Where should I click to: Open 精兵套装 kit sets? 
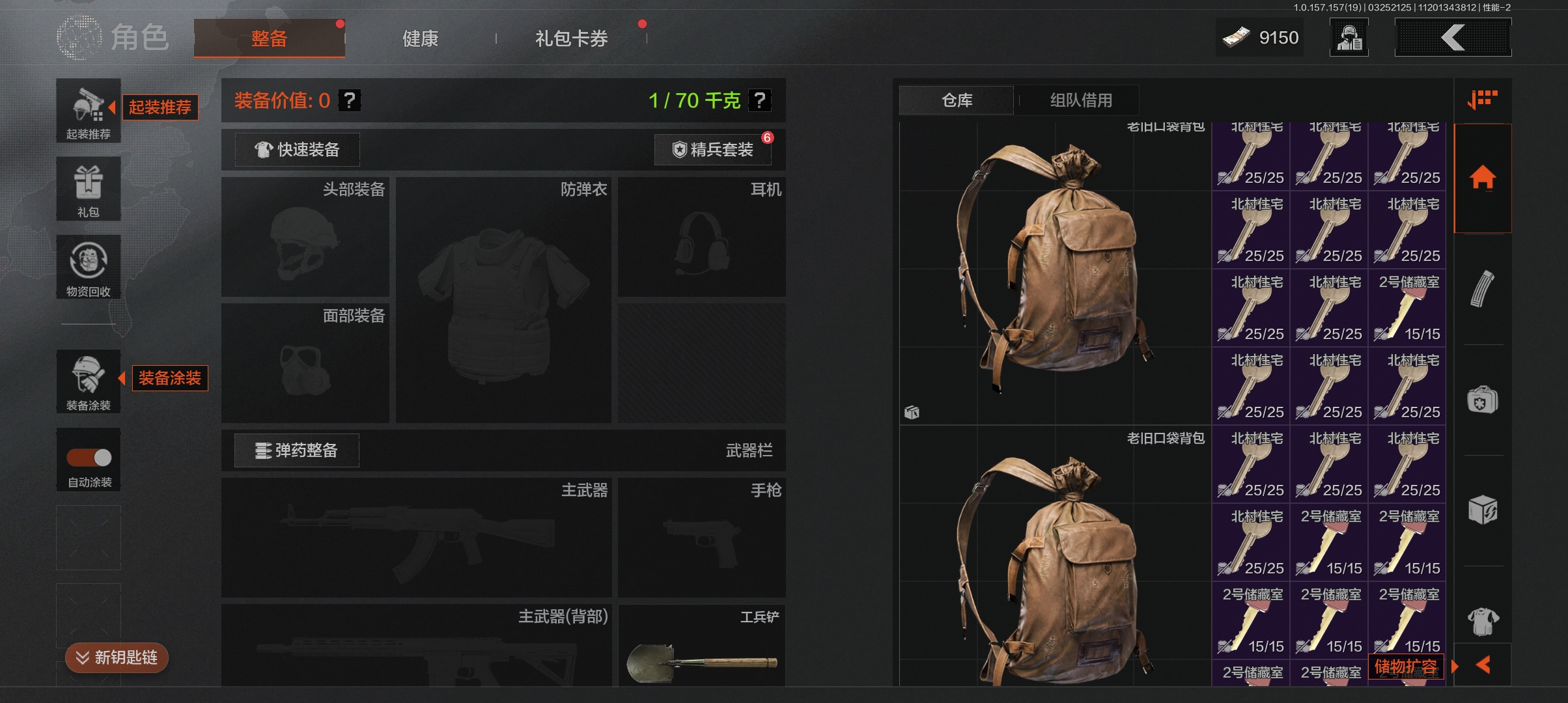click(713, 150)
